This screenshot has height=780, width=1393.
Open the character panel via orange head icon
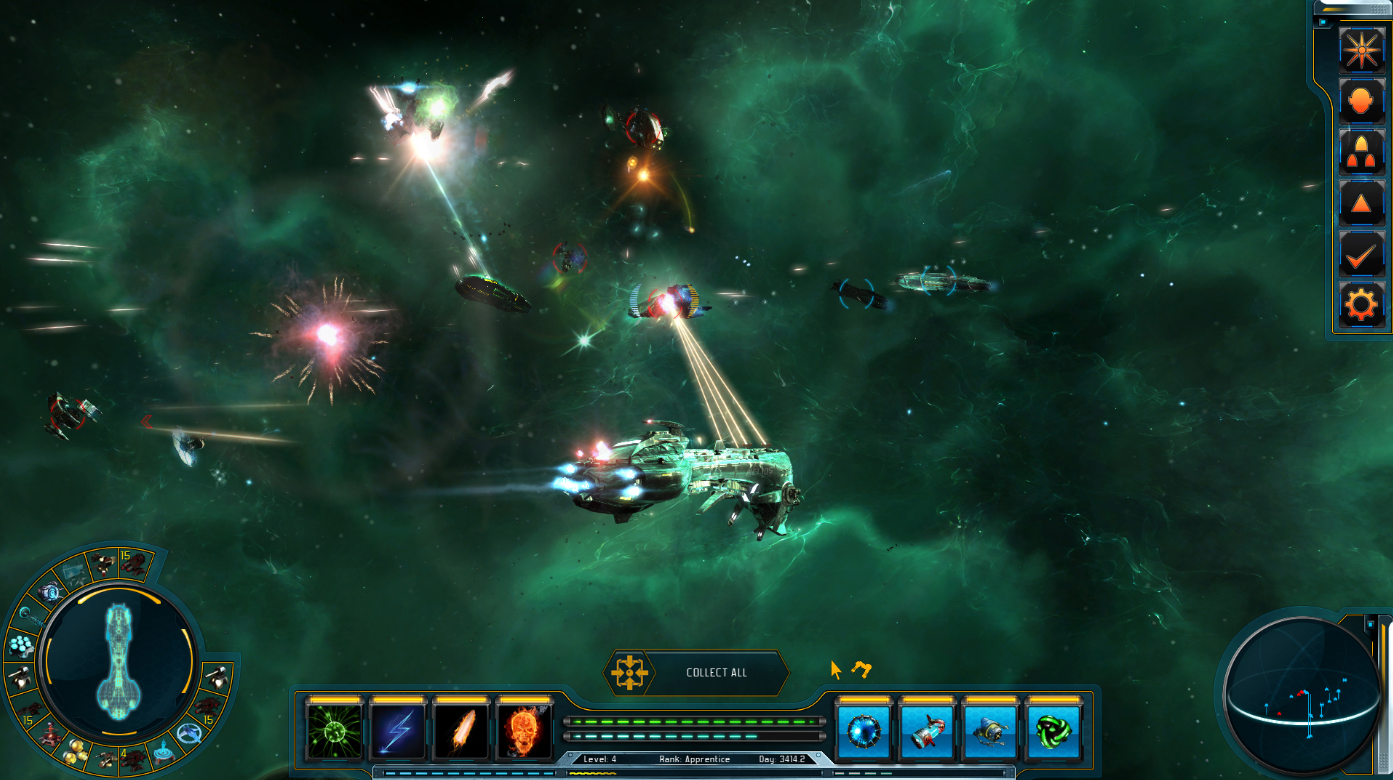(1360, 99)
